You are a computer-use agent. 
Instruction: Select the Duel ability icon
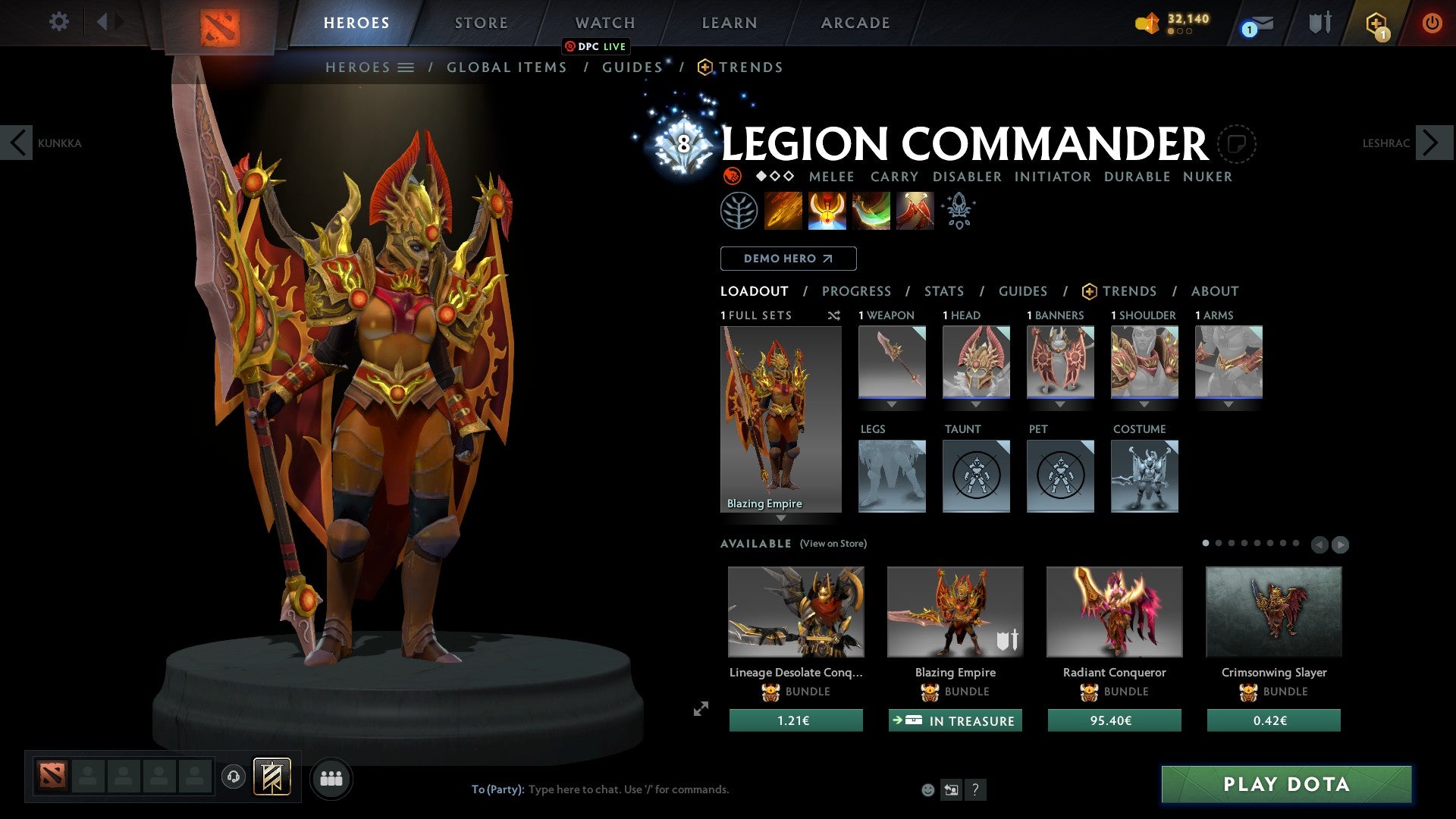tap(914, 210)
